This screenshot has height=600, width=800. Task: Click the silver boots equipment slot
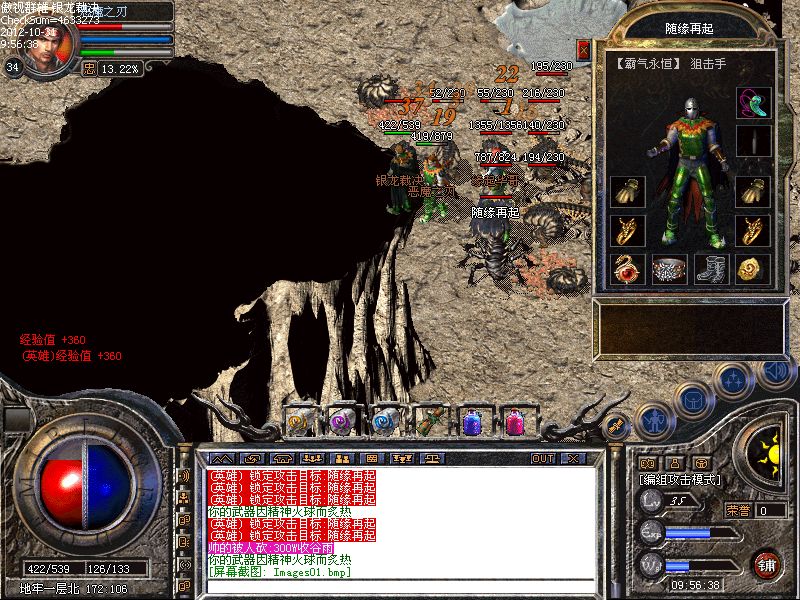[x=710, y=268]
